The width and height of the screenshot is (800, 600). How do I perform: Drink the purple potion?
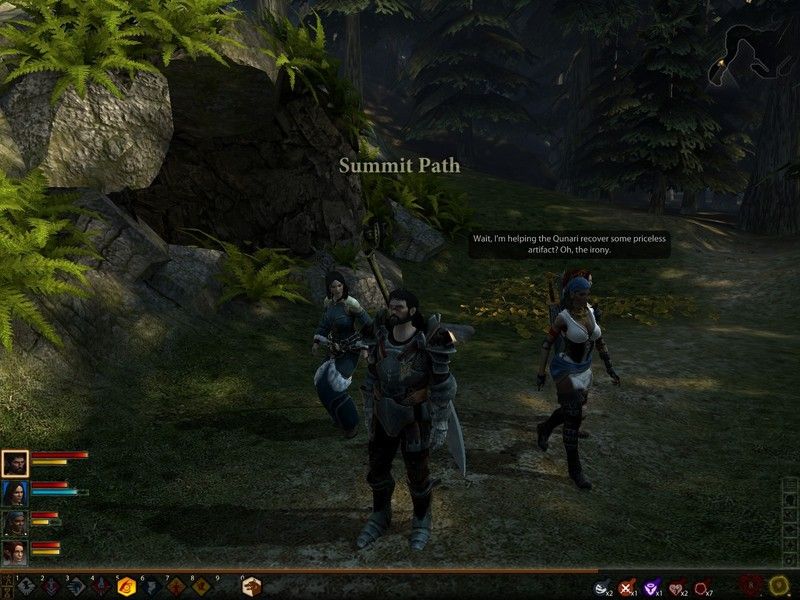652,588
